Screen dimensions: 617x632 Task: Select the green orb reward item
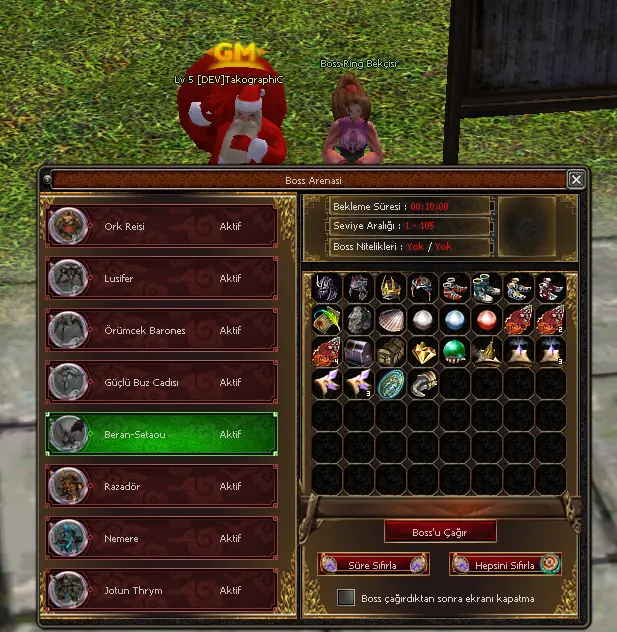[x=456, y=352]
